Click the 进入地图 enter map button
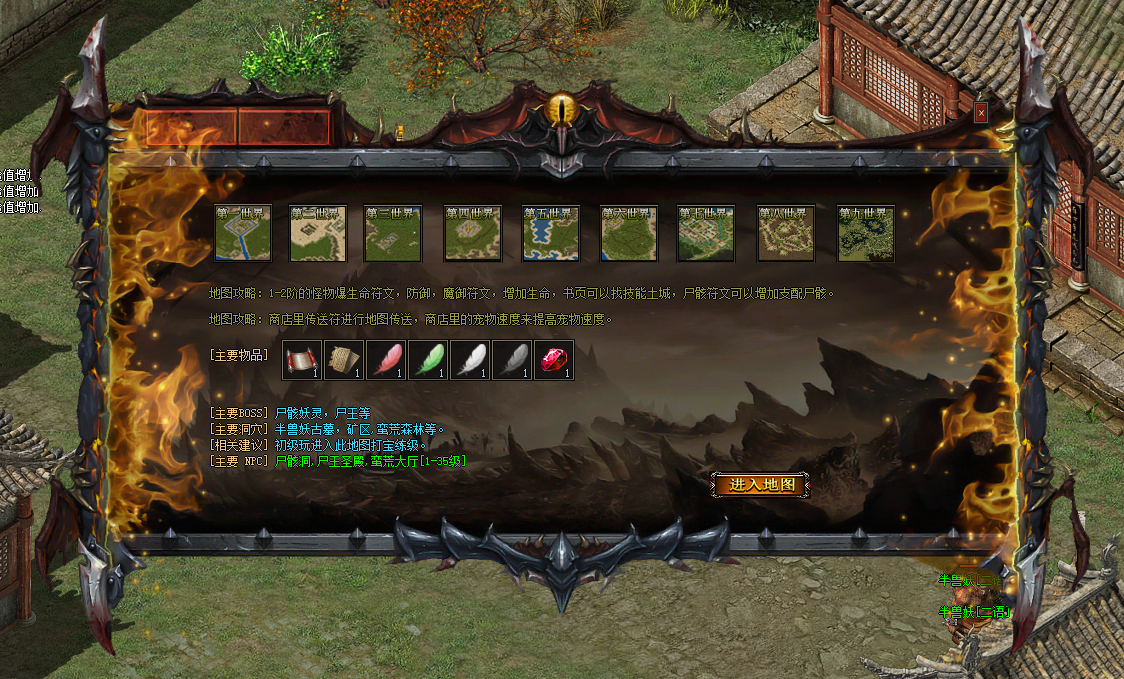 [x=761, y=485]
